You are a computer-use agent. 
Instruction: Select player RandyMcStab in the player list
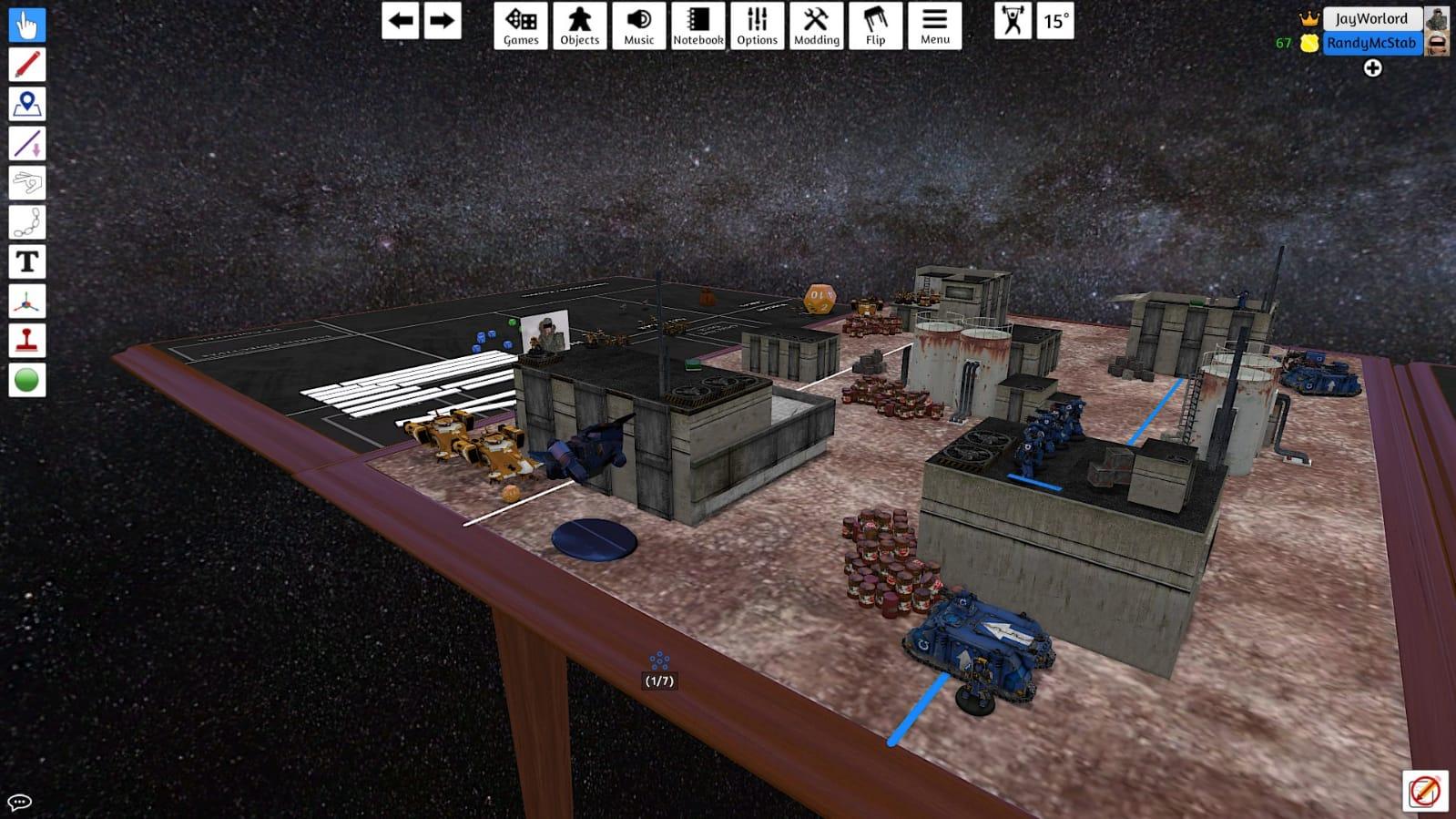pos(1370,43)
